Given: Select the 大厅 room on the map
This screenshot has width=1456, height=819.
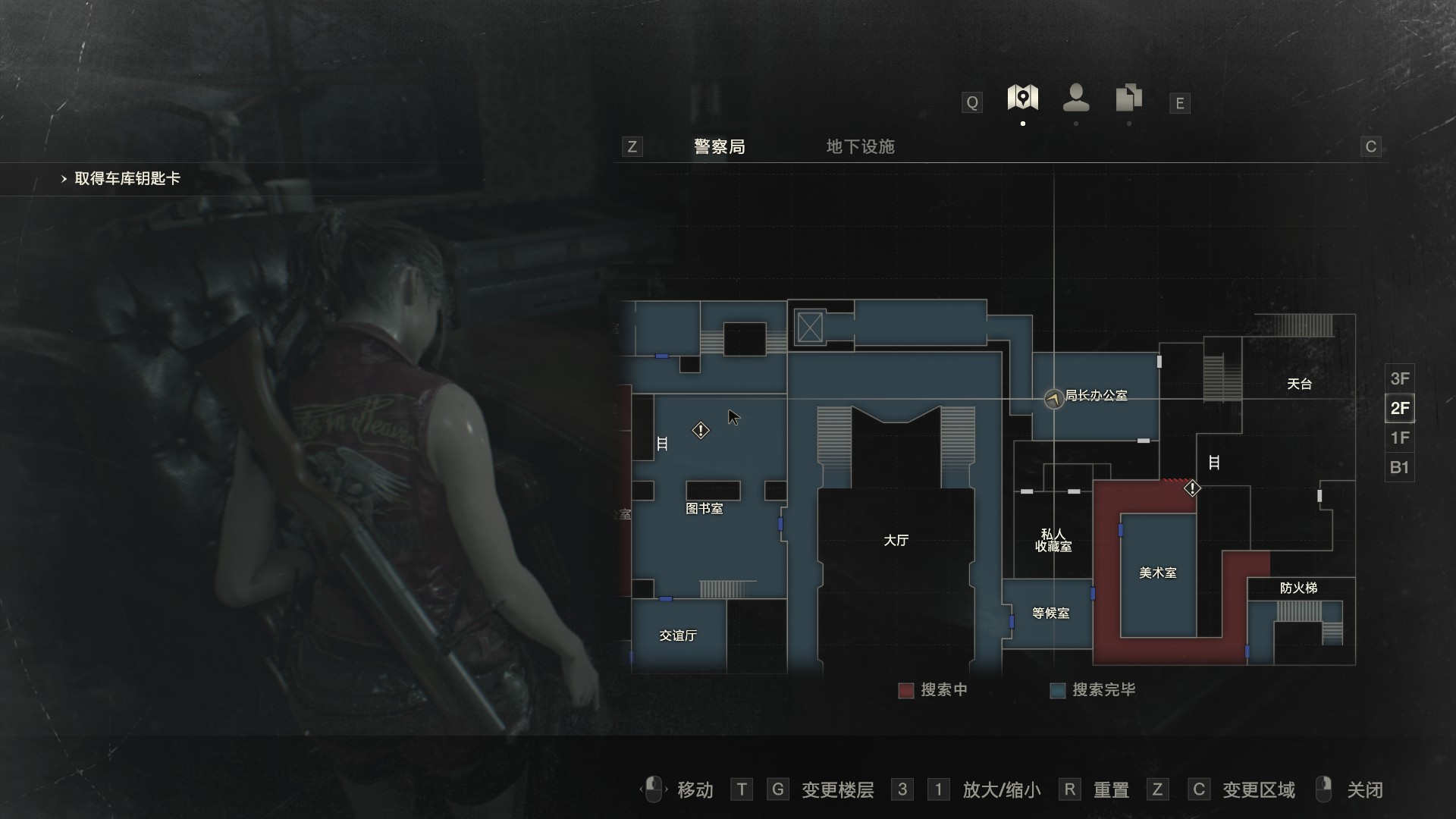Looking at the screenshot, I should click(896, 541).
